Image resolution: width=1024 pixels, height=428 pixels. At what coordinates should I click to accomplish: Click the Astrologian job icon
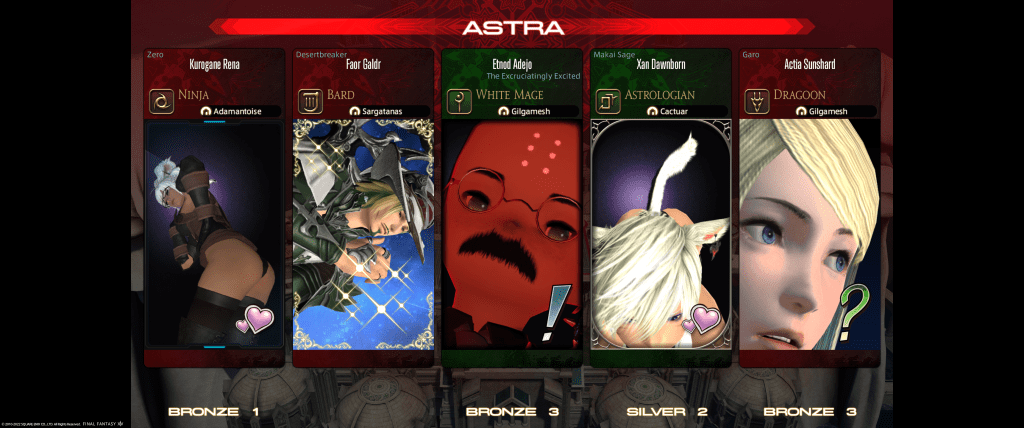click(607, 101)
